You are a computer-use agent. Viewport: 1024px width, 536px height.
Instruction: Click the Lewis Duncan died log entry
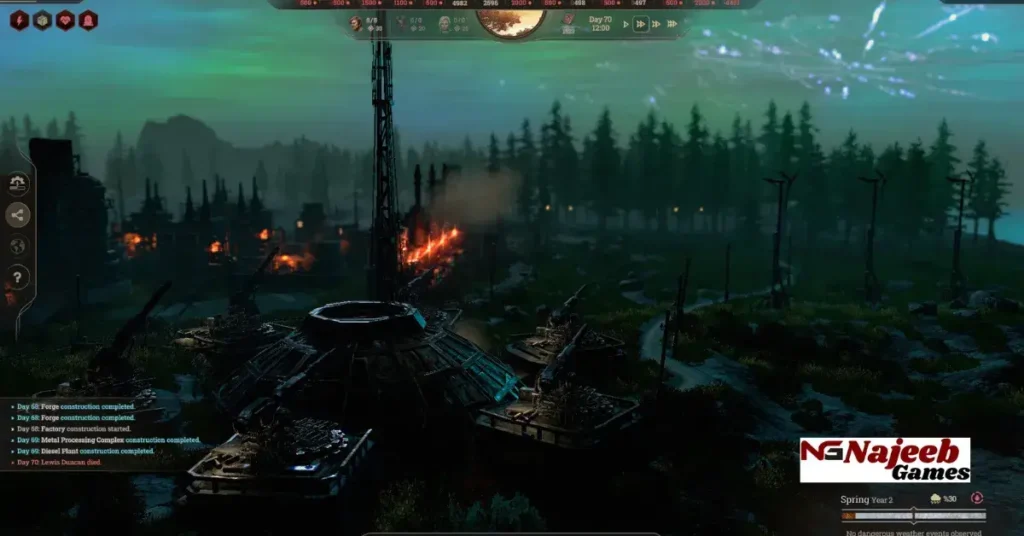point(62,462)
